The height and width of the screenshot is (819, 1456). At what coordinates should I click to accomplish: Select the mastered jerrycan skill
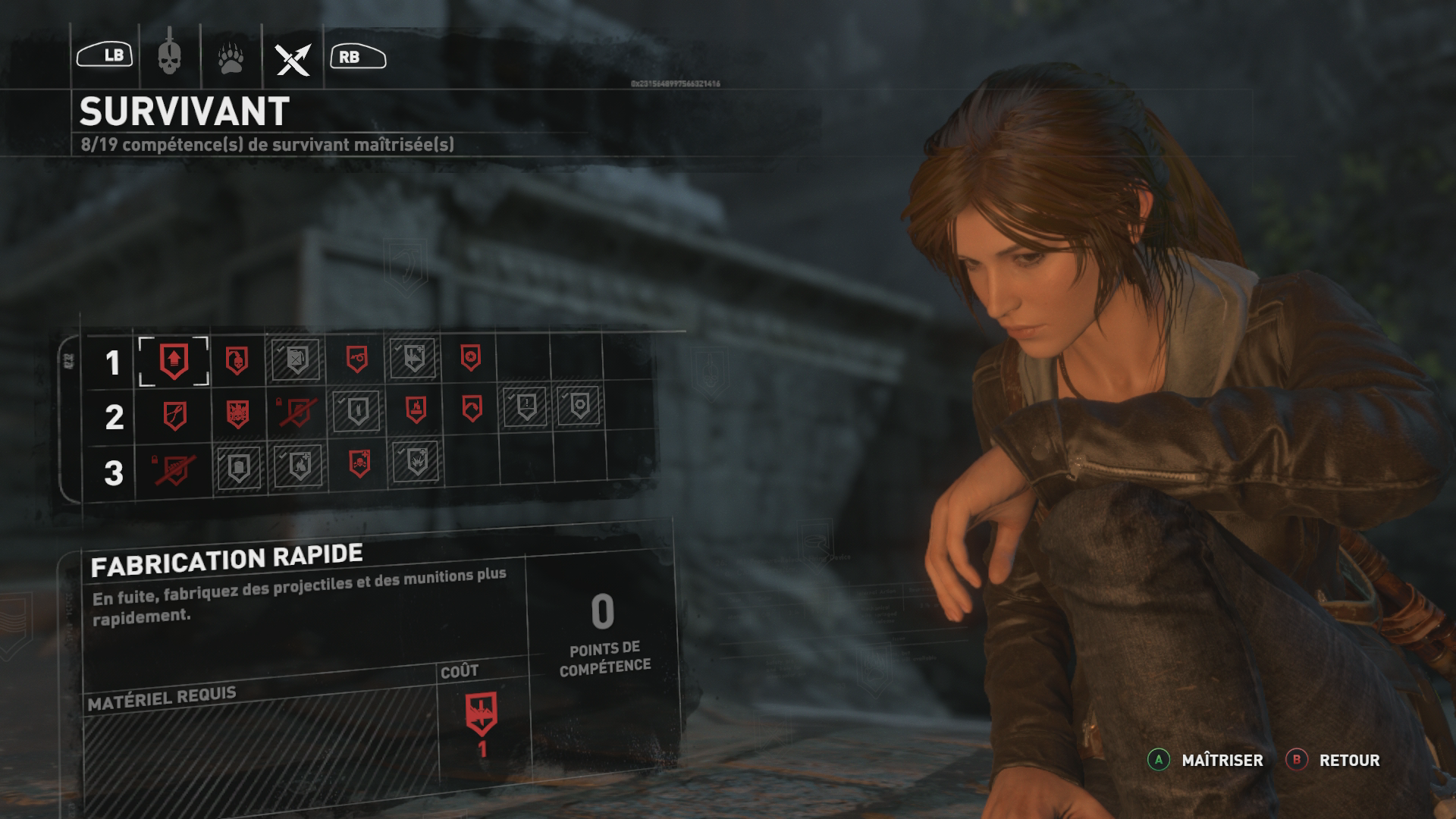[x=297, y=359]
